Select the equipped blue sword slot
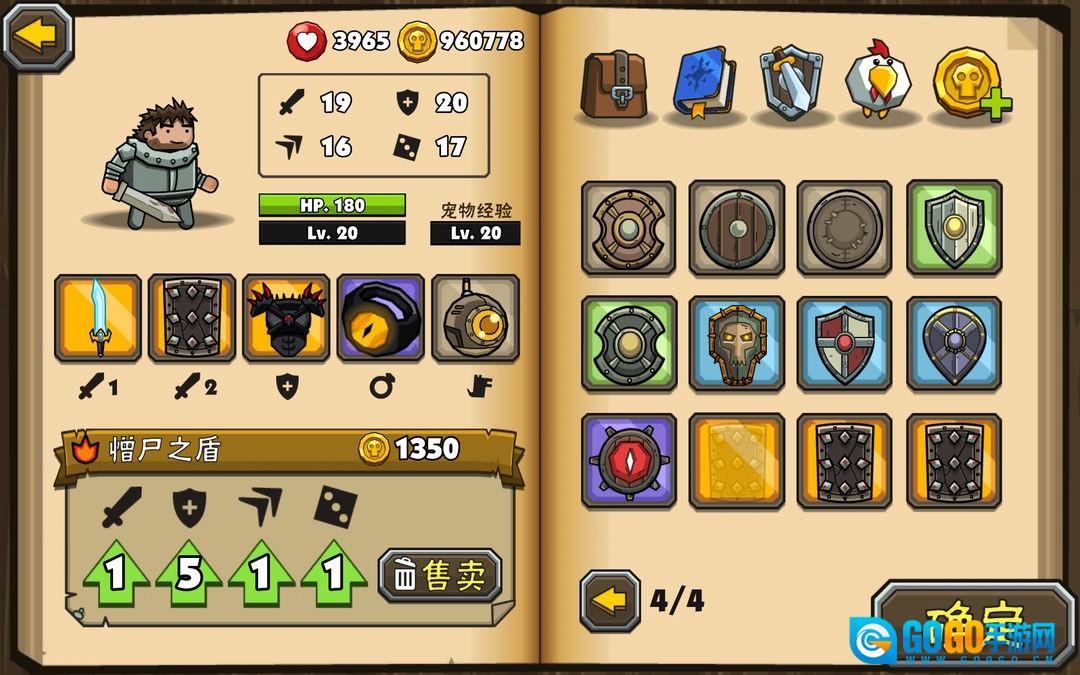This screenshot has width=1080, height=675. tap(98, 318)
